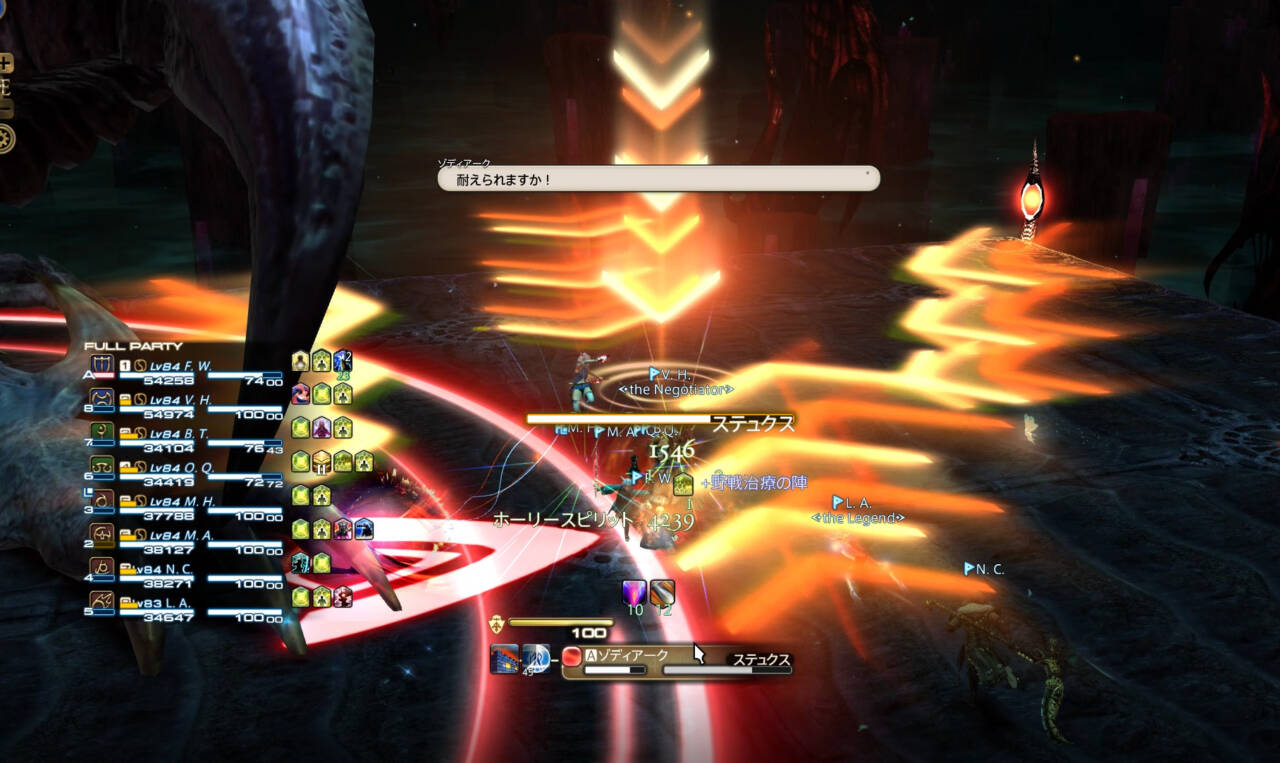
Task: Click the minimap zoom-in plus button
Action: (x=6, y=64)
